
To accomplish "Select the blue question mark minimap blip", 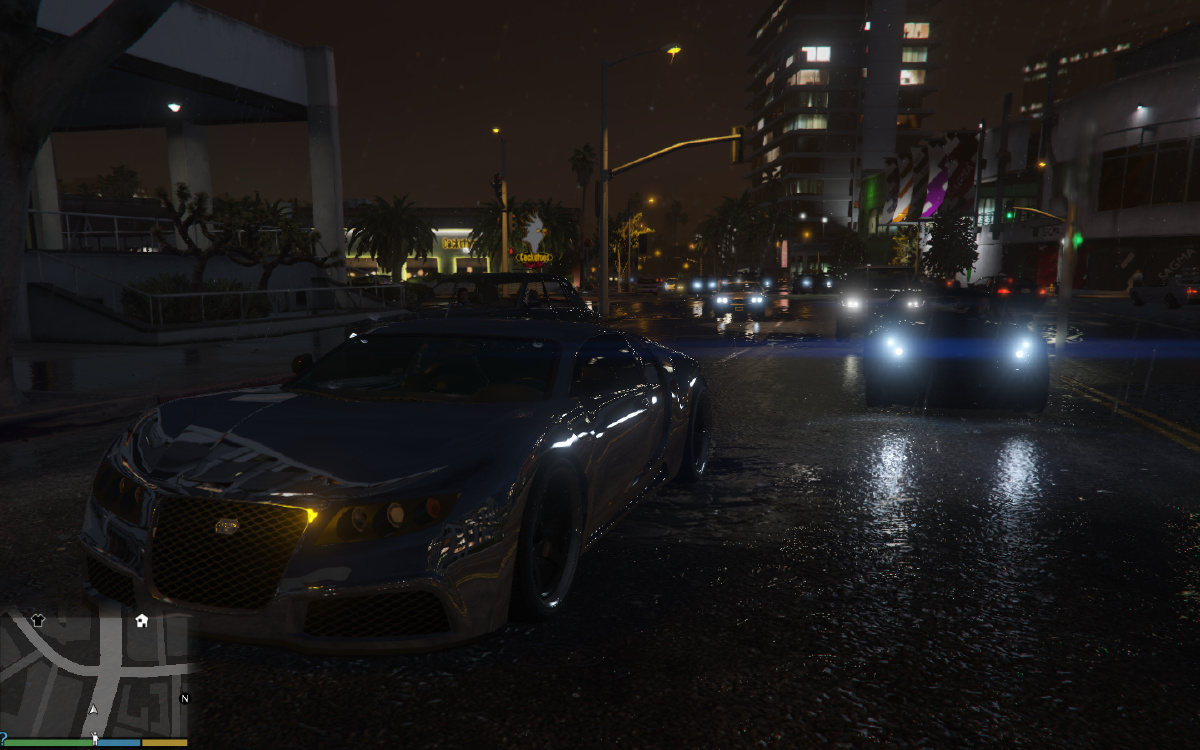I will tap(3, 737).
